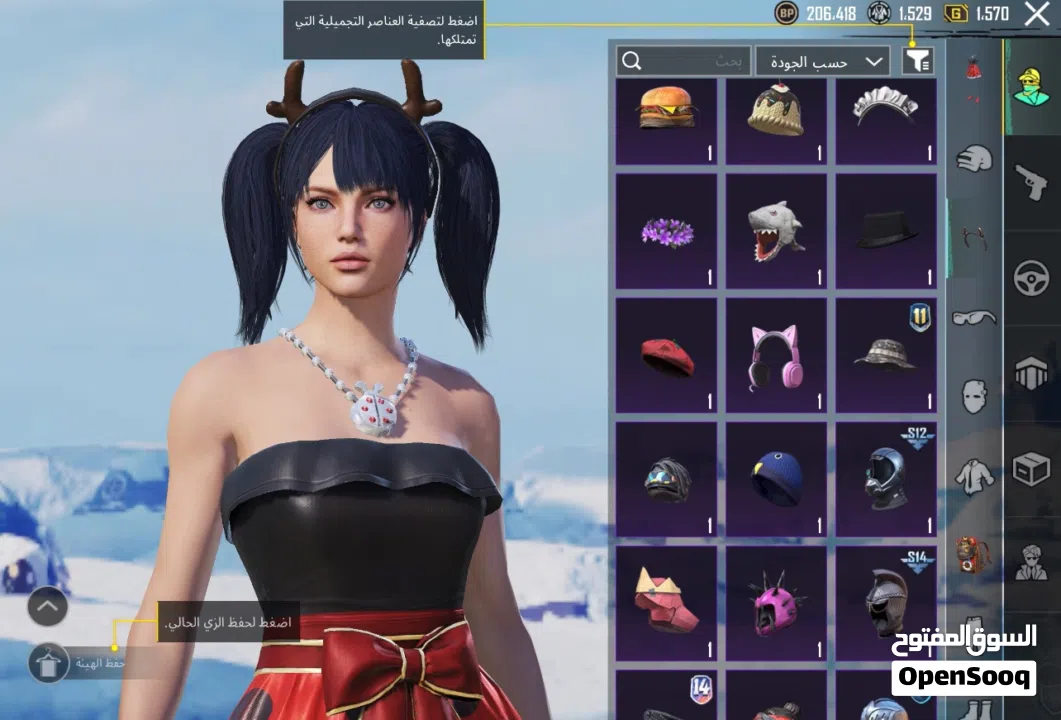Open the sort-by-quality dropdown
Screen dimensions: 1061x720
coord(822,61)
